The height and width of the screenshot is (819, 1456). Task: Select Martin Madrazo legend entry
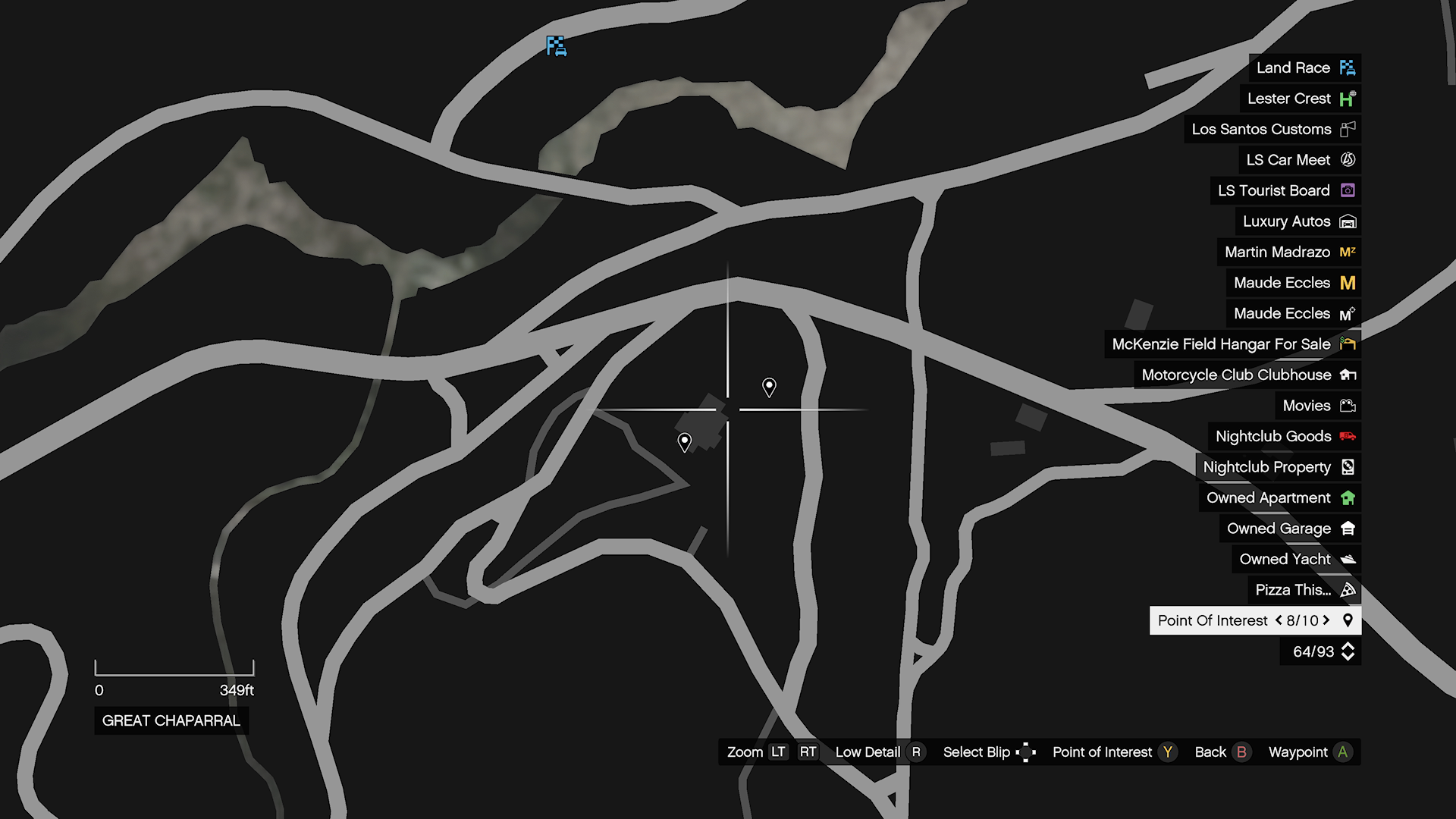point(1288,252)
